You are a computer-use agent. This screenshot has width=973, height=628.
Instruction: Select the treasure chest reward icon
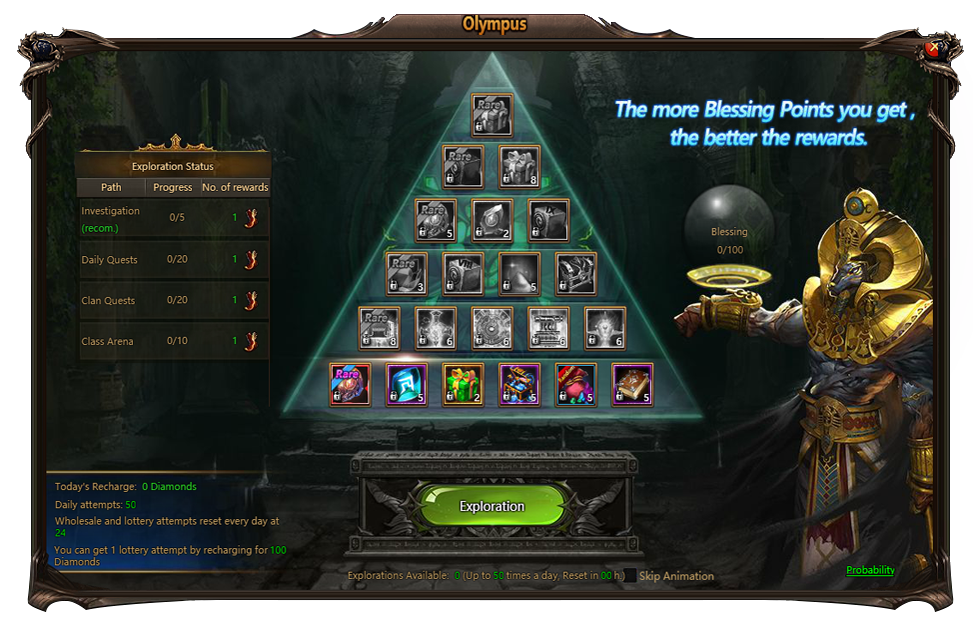520,384
